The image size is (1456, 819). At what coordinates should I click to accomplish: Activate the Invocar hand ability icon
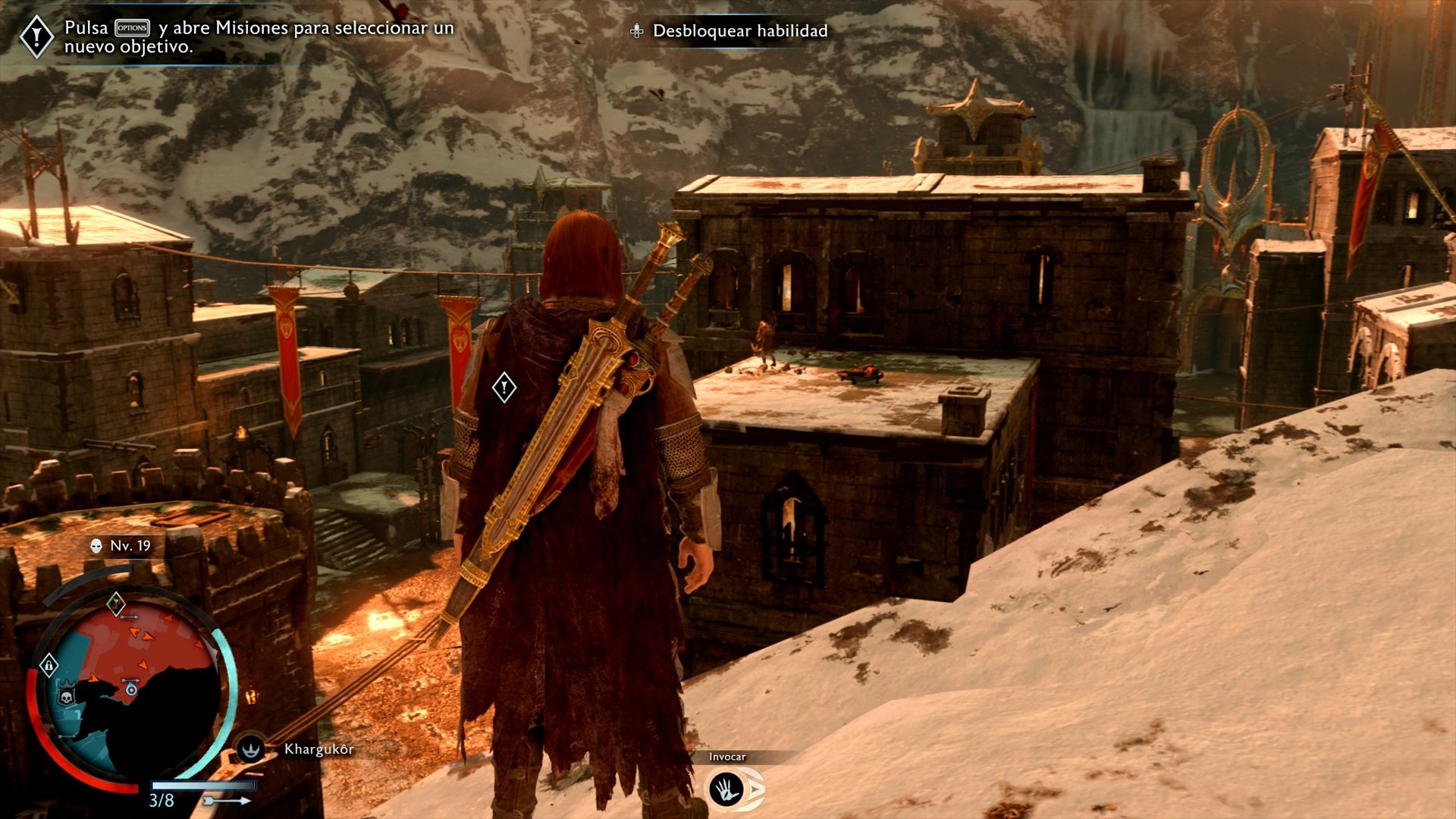pos(726,789)
